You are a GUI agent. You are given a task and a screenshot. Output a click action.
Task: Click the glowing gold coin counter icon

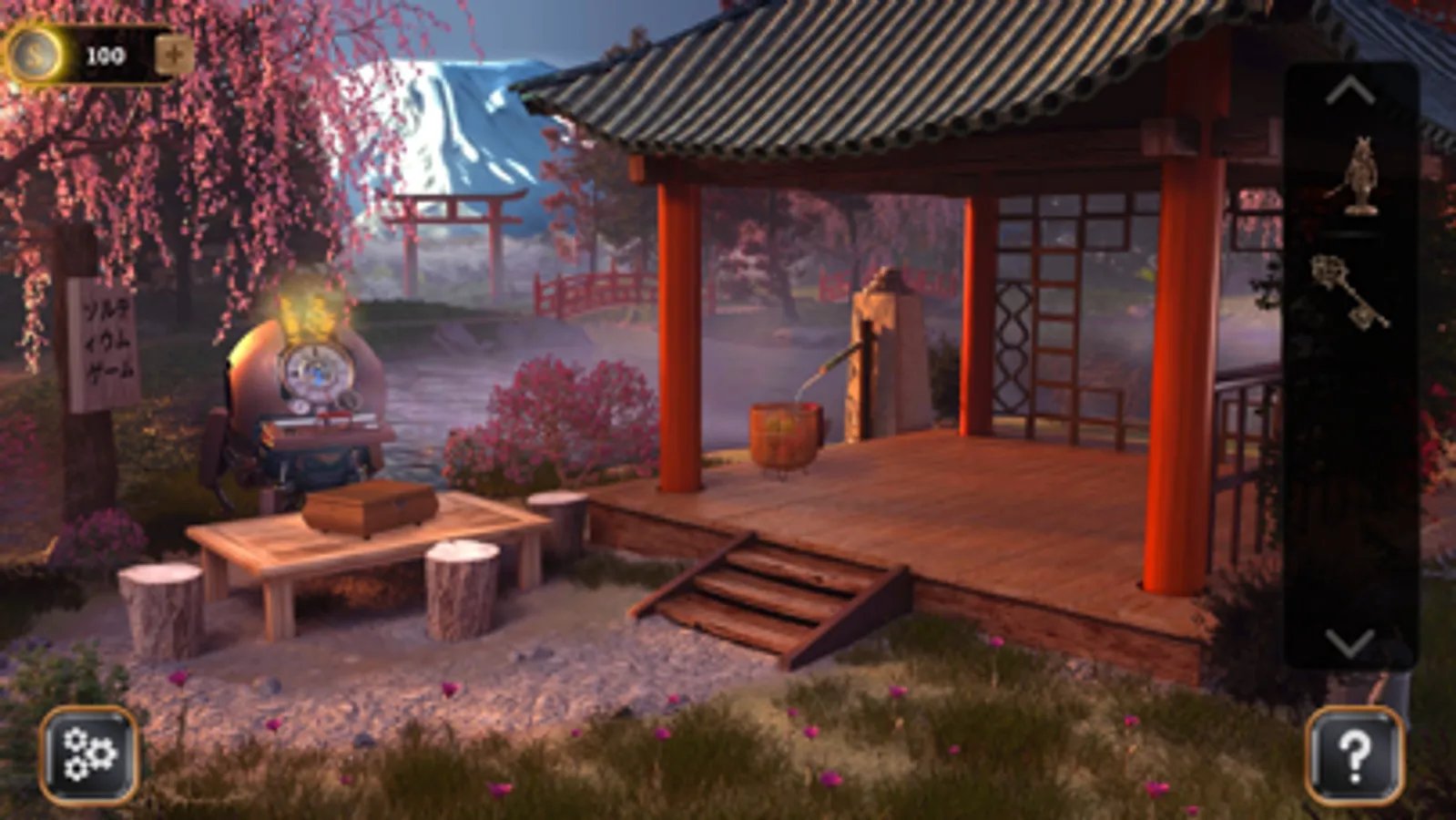click(35, 53)
